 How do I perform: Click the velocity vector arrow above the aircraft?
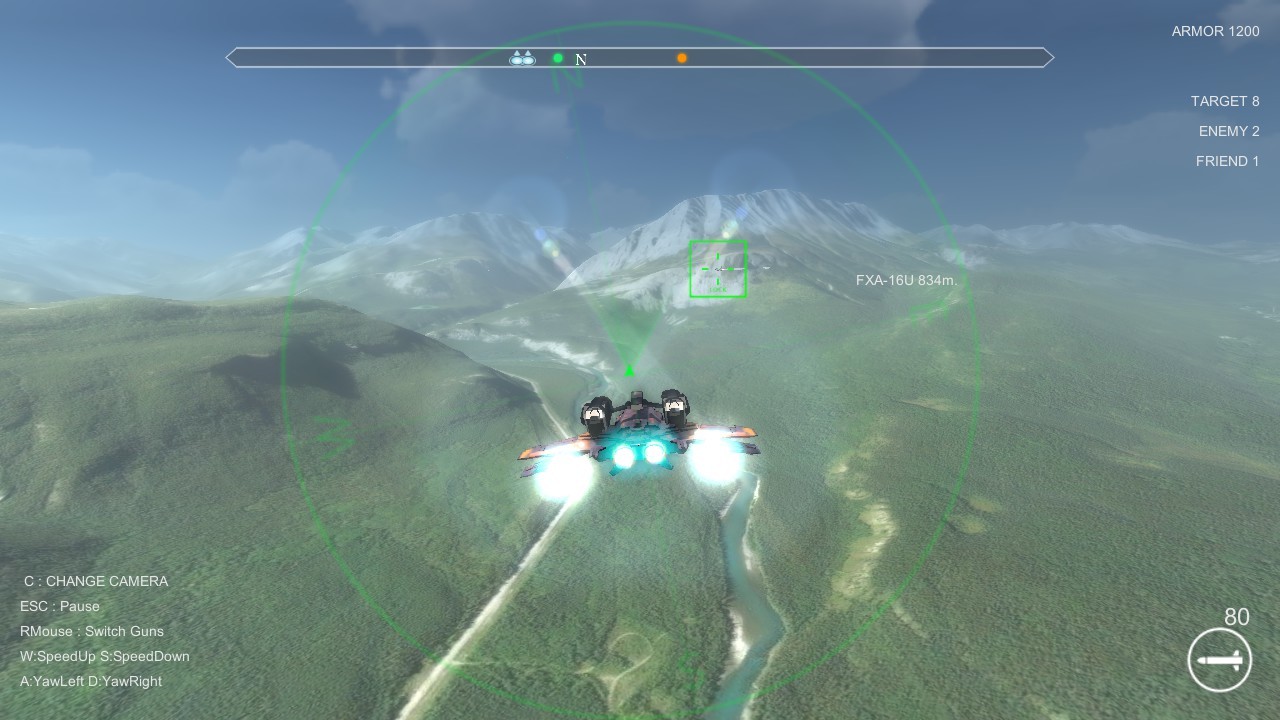[629, 371]
